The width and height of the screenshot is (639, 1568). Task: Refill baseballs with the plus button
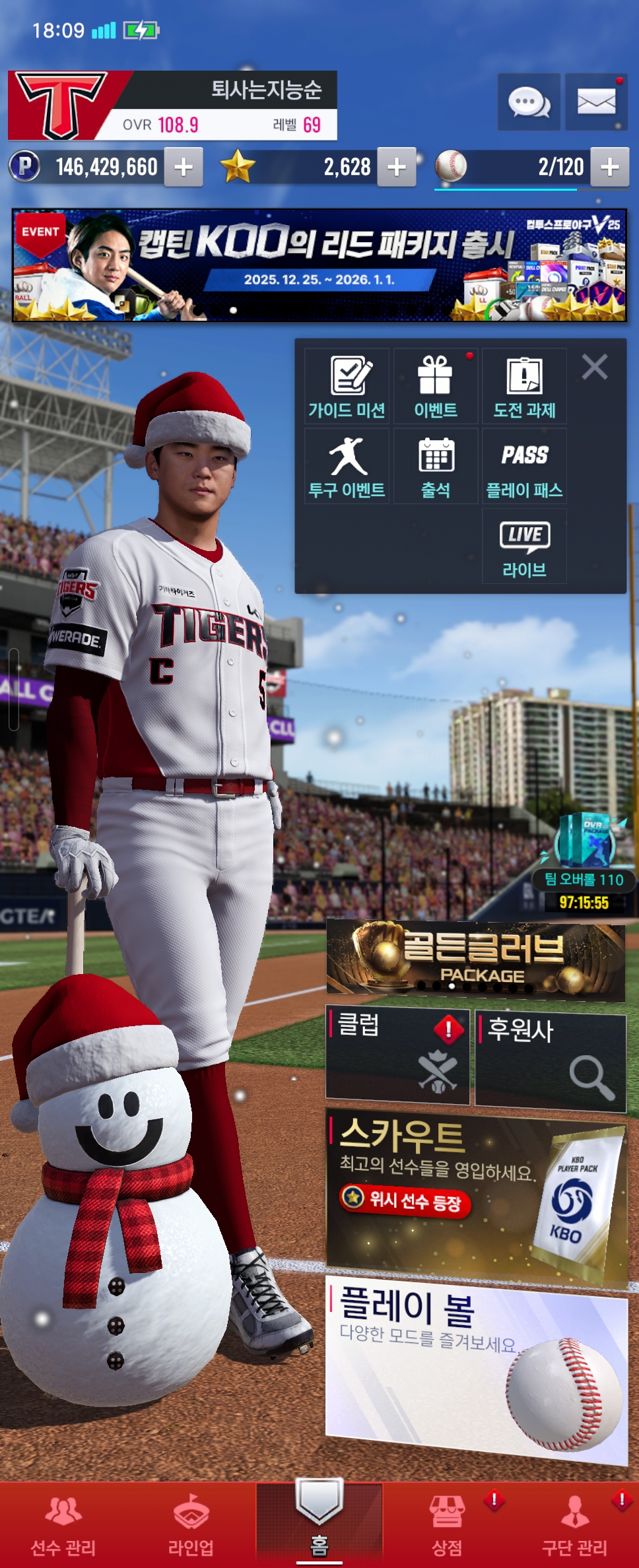tap(609, 167)
